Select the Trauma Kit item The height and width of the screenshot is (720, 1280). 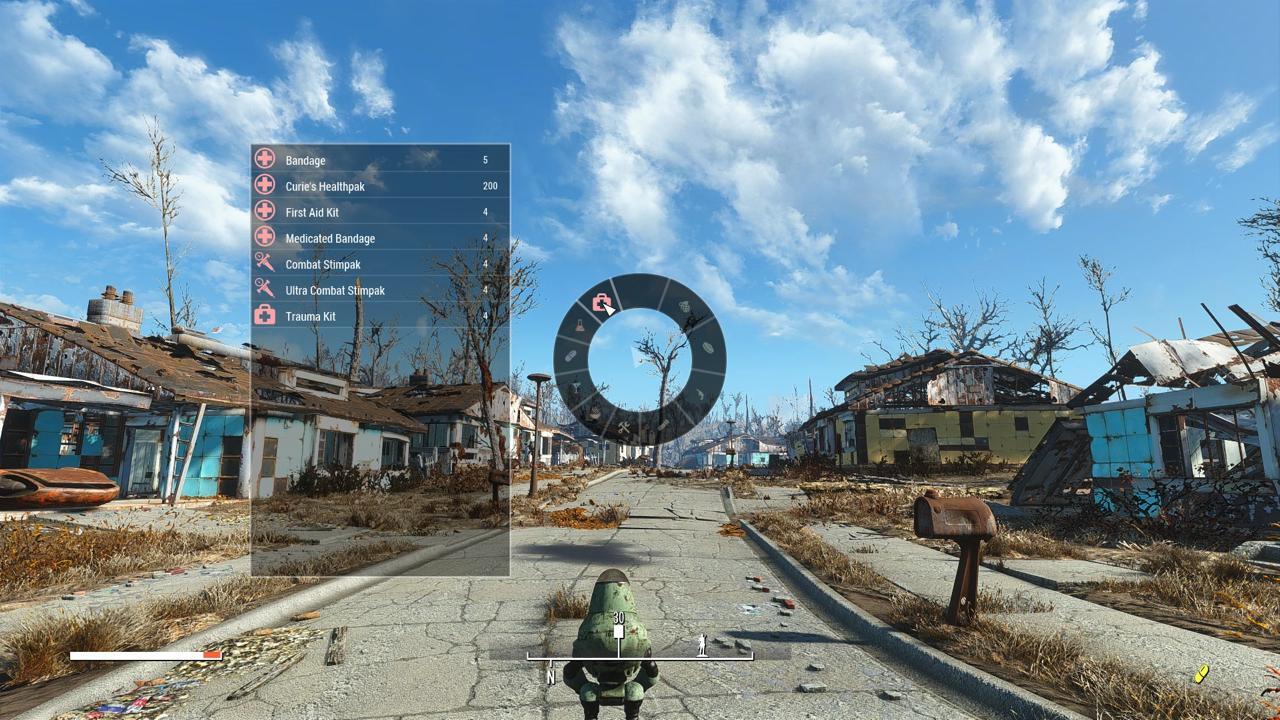click(x=380, y=316)
